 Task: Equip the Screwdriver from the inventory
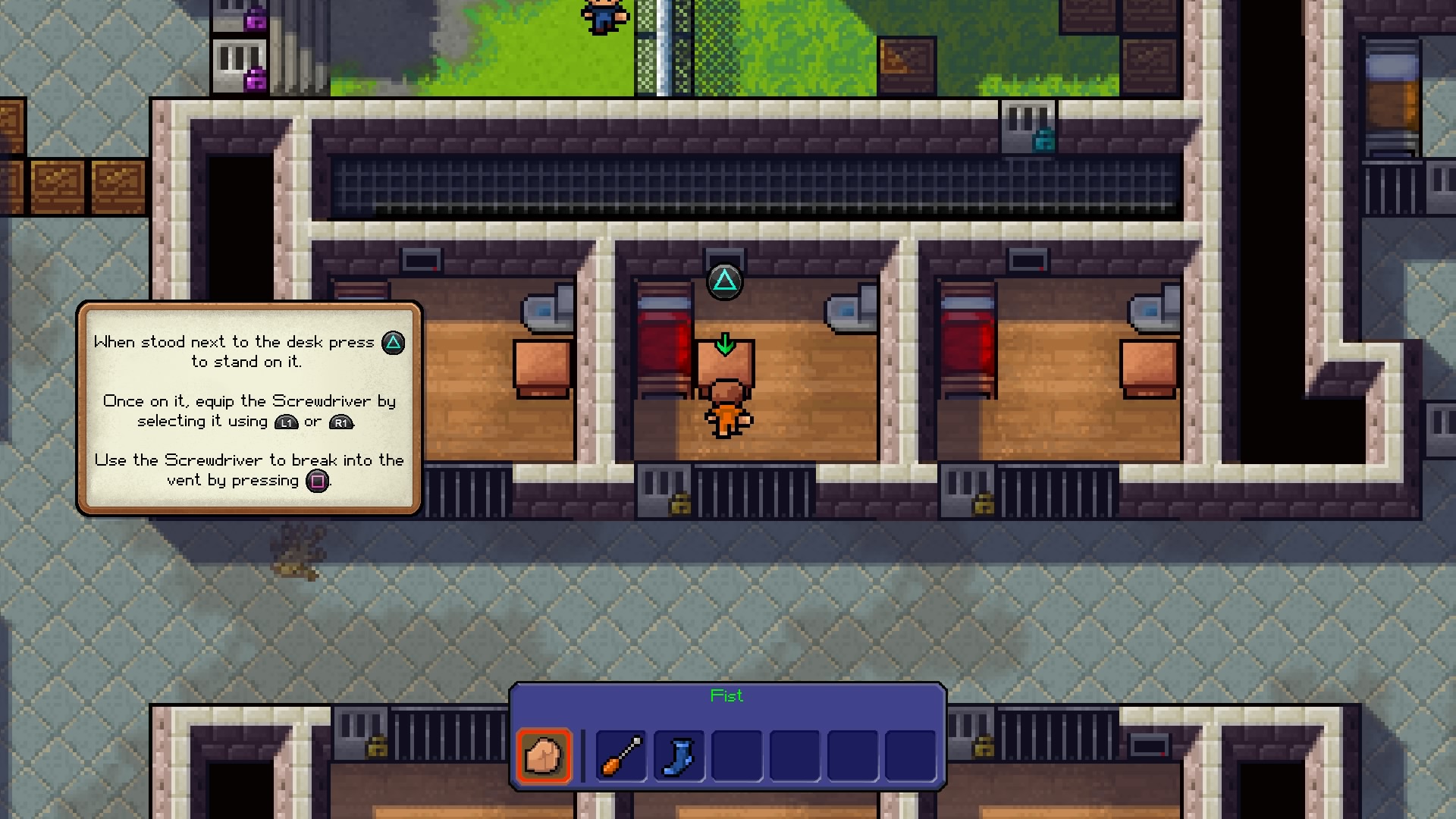(620, 755)
